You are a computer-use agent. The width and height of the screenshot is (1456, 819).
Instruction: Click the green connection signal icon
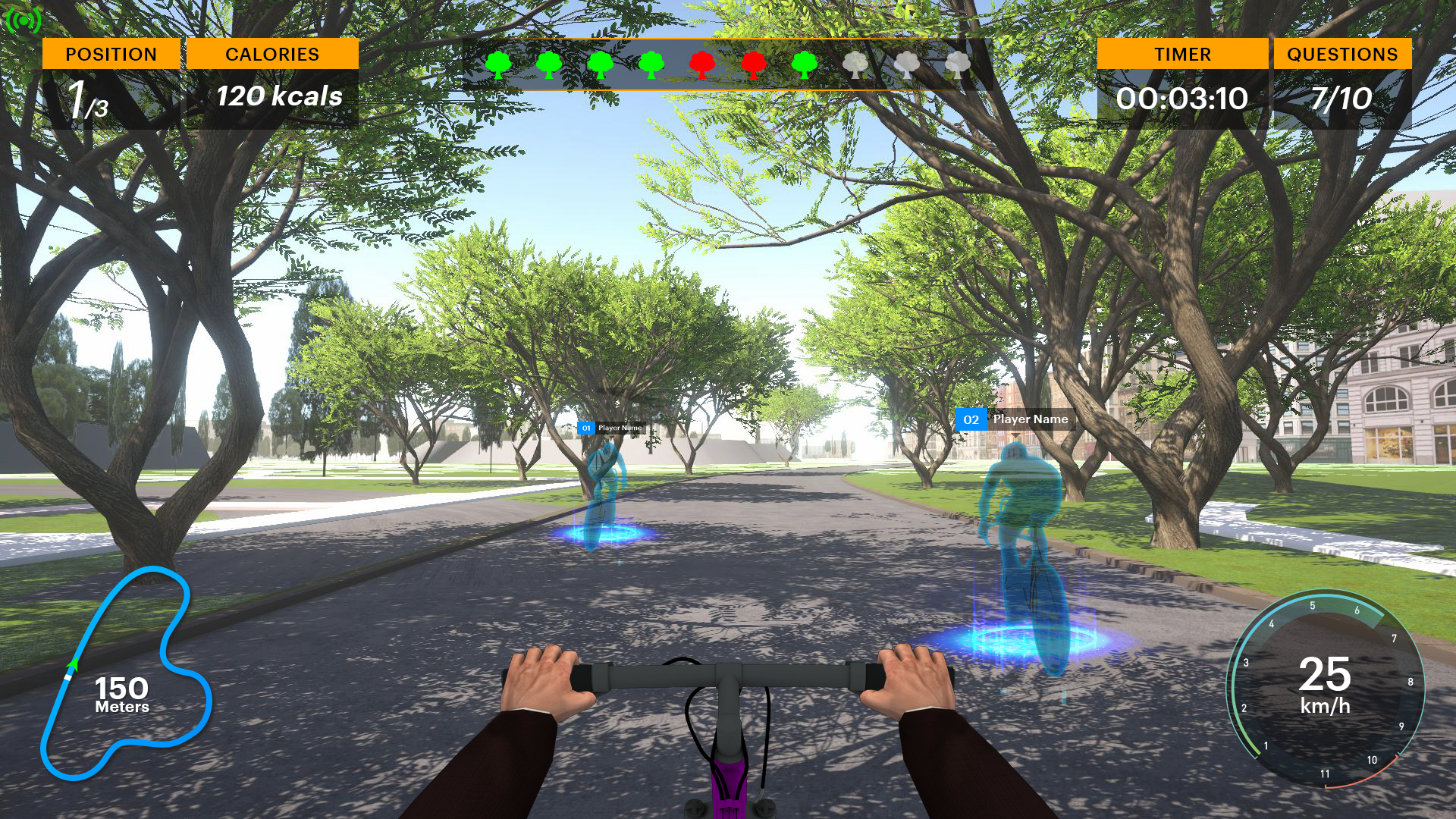point(23,20)
